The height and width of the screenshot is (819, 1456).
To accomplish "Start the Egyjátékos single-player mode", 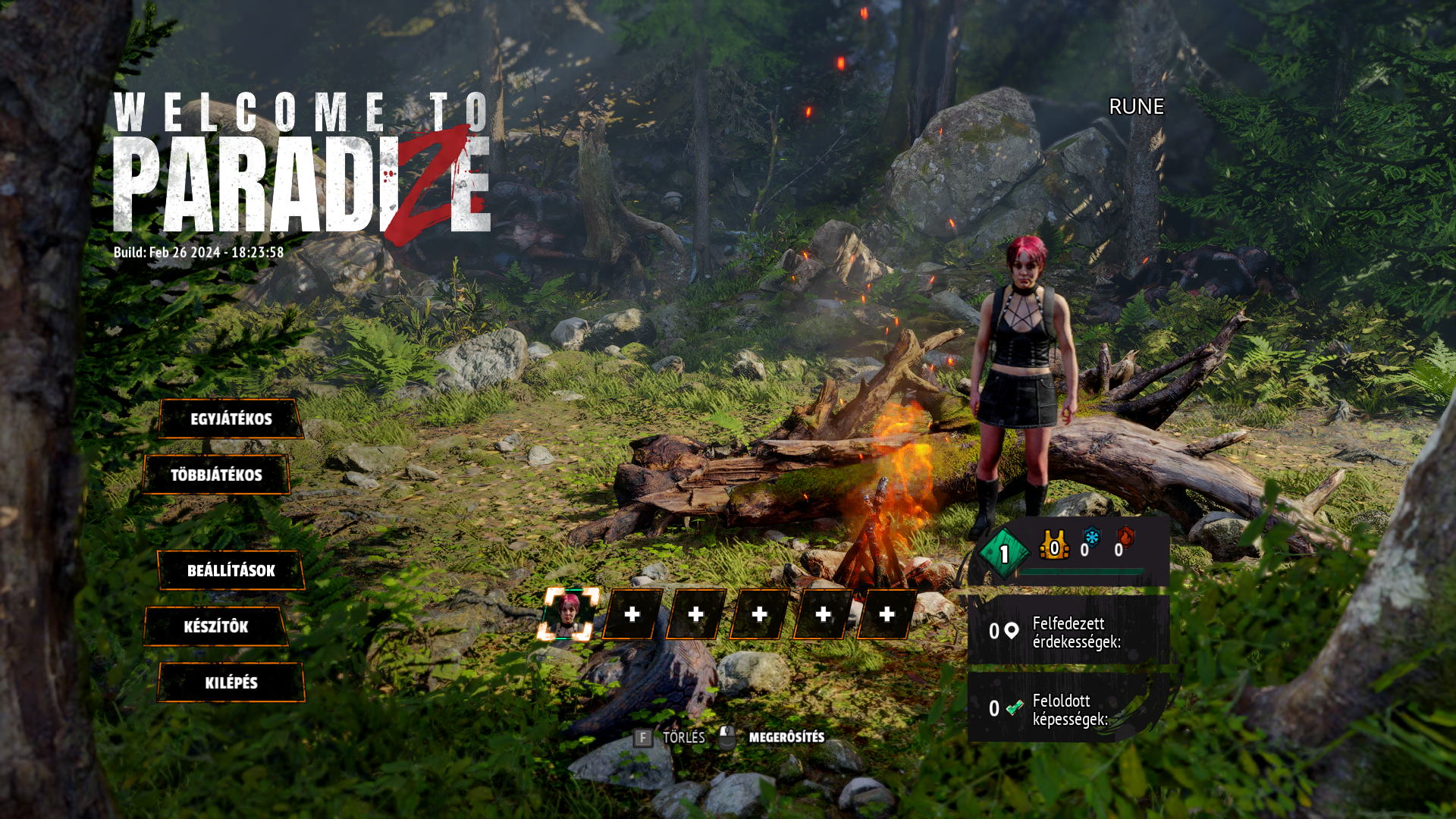I will tap(231, 419).
